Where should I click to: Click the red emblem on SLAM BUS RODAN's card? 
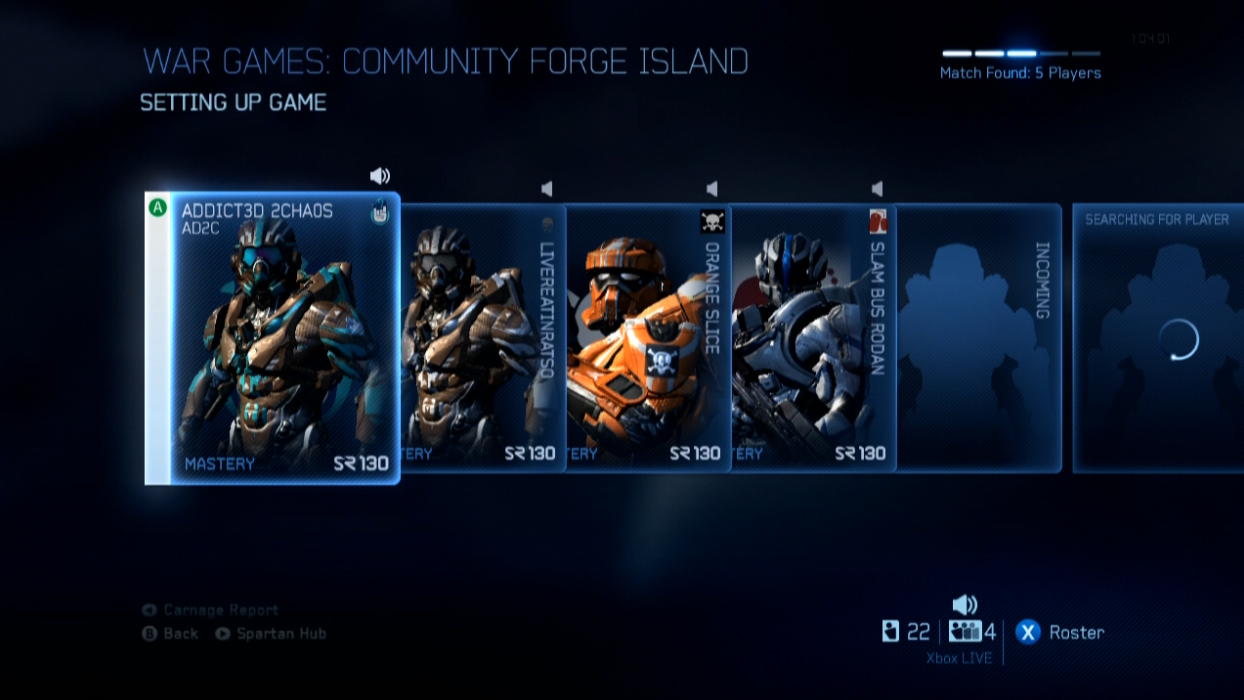point(878,221)
